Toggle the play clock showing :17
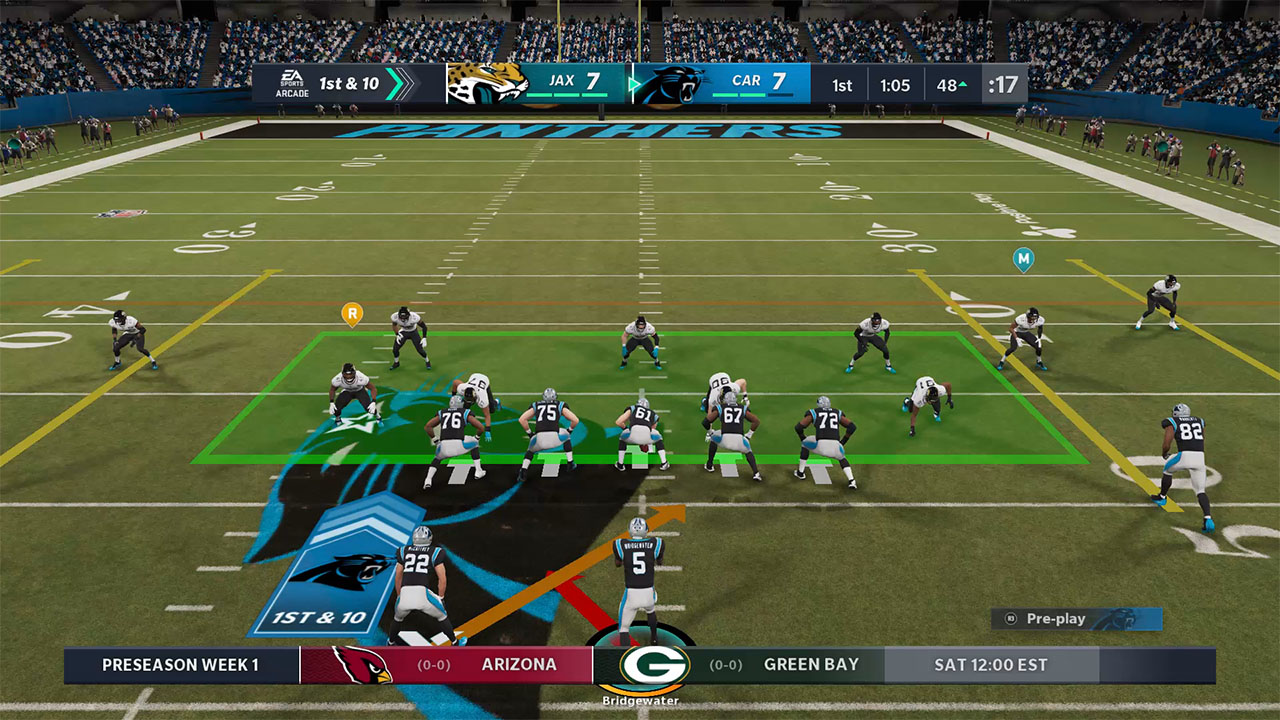The height and width of the screenshot is (720, 1280). [x=1002, y=84]
